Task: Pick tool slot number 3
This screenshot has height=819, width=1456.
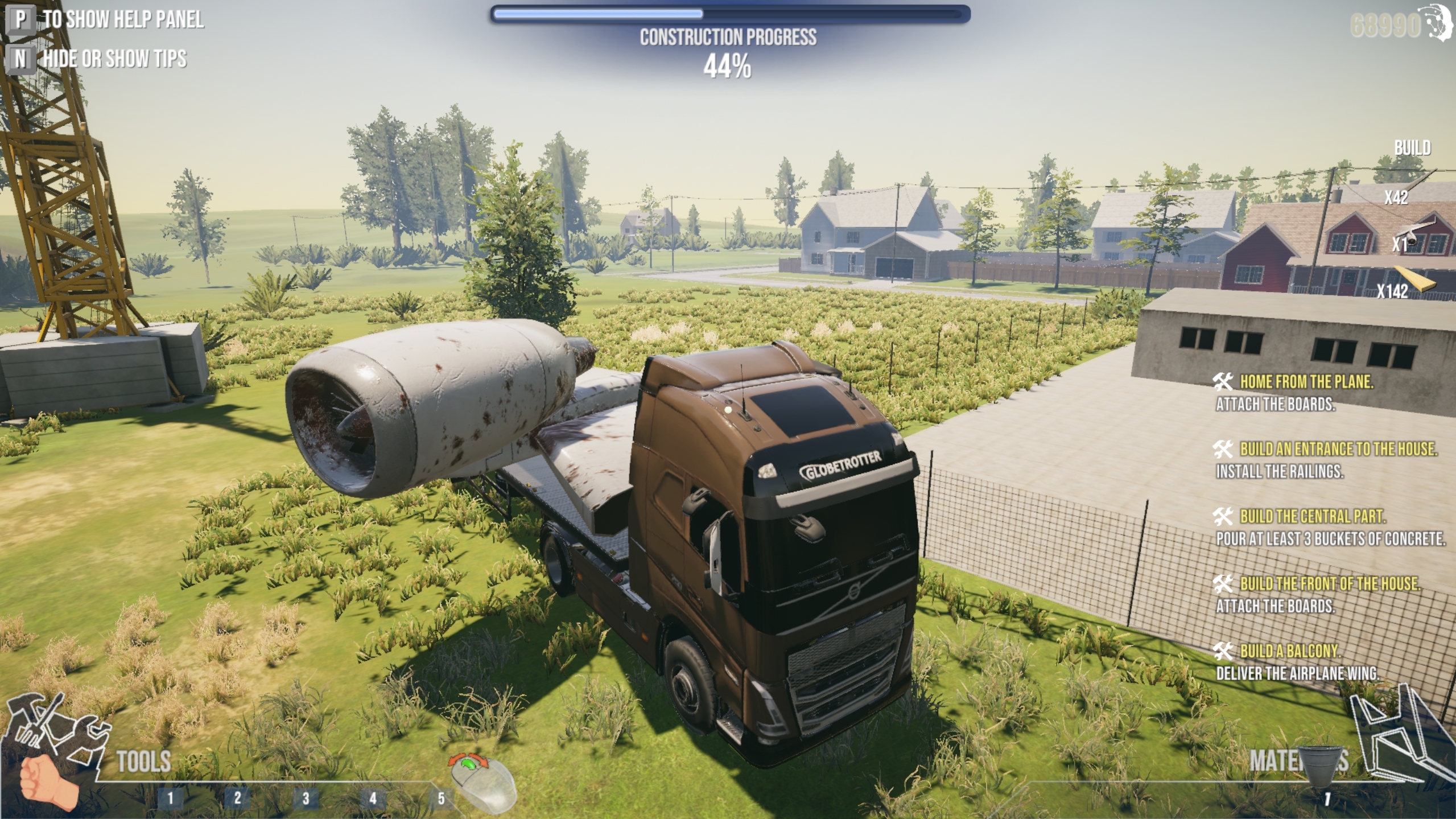Action: pyautogui.click(x=306, y=798)
